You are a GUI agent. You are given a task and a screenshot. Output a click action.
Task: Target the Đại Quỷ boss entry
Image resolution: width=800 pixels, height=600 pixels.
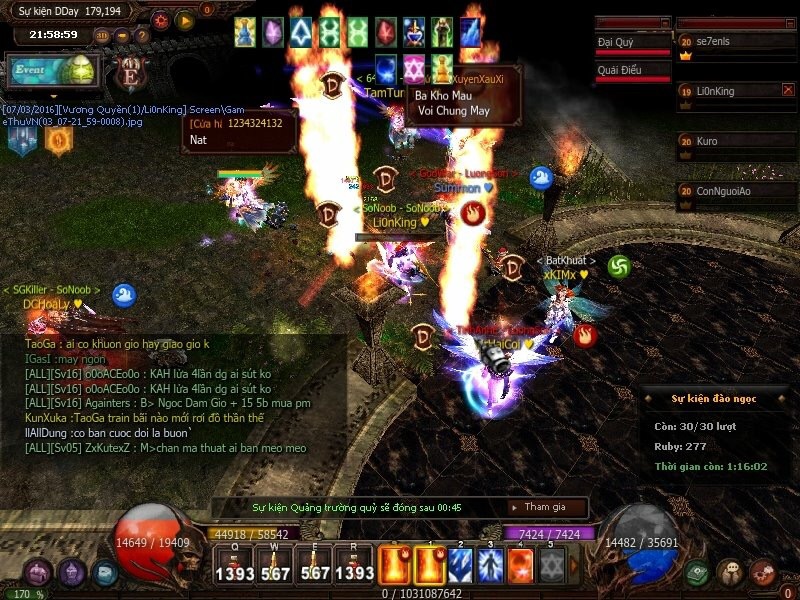pos(632,44)
